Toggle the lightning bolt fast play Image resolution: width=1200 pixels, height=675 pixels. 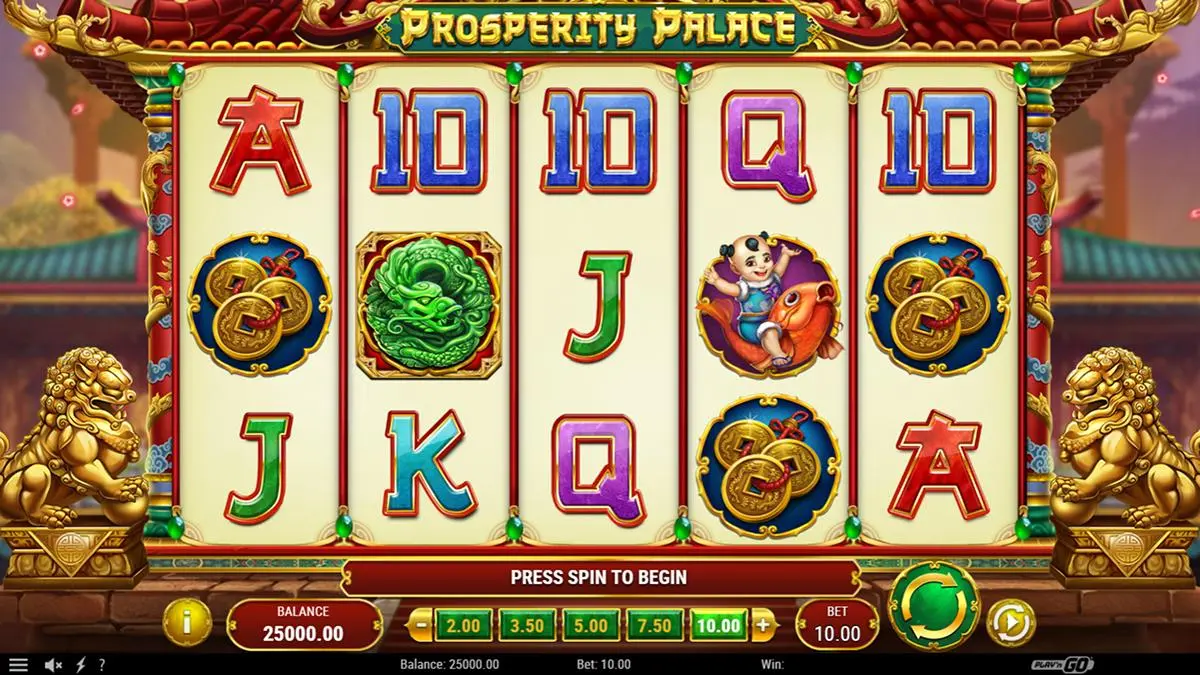(x=81, y=664)
